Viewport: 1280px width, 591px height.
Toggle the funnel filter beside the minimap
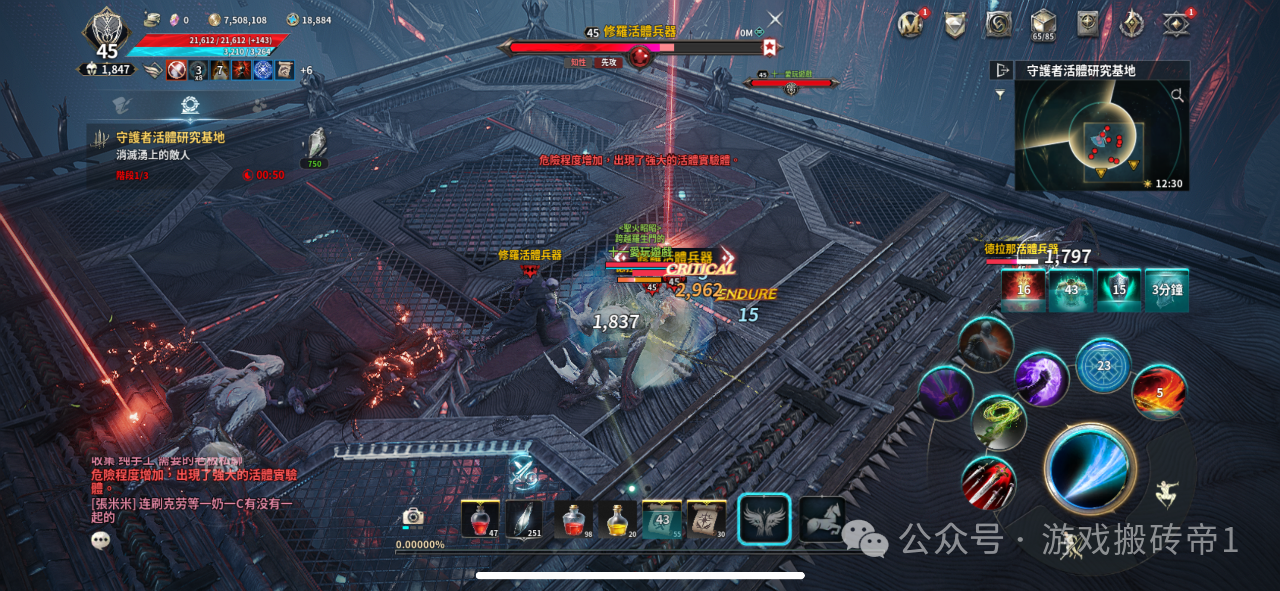[1000, 94]
